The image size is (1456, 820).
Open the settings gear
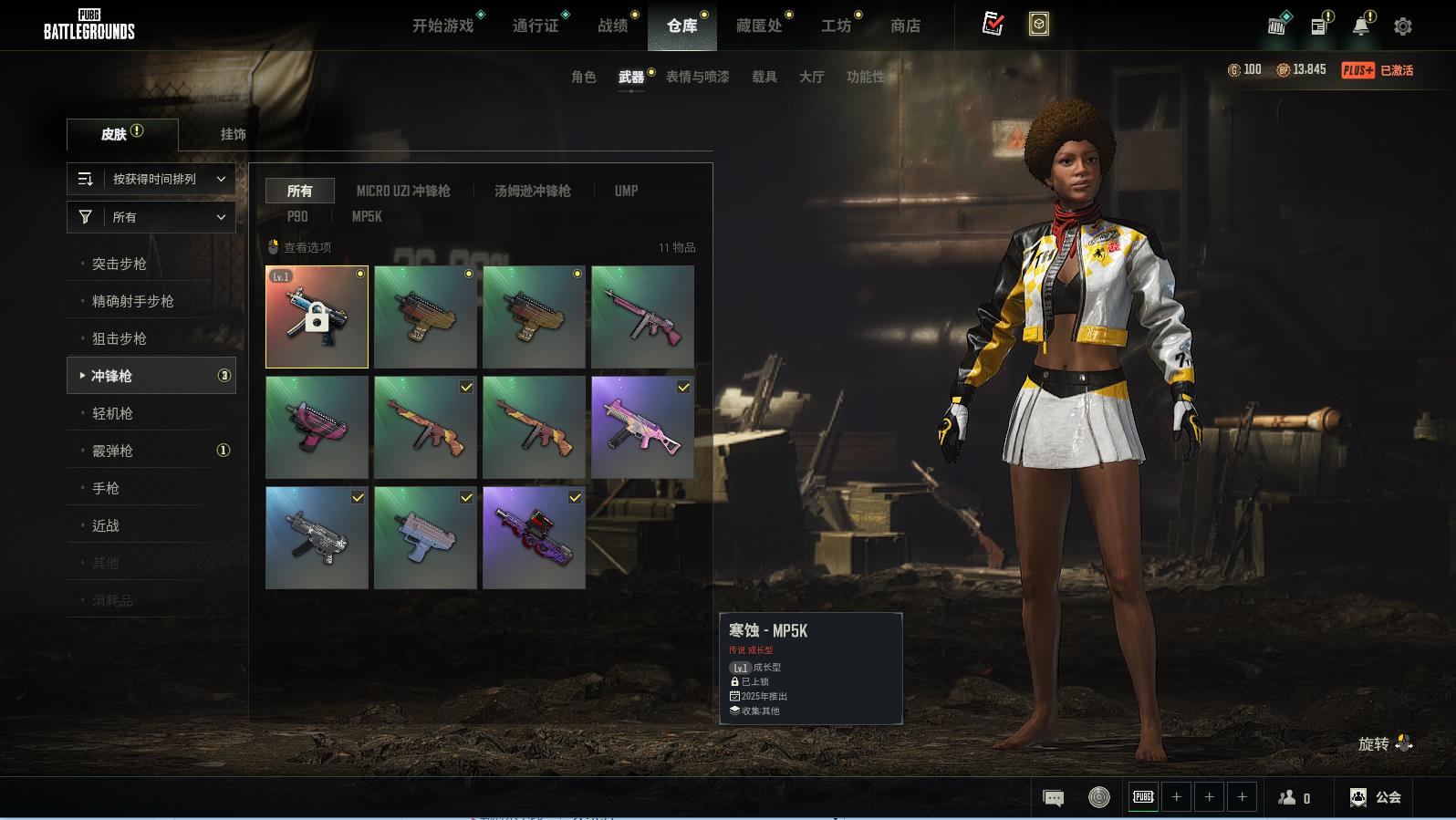pos(1402,26)
